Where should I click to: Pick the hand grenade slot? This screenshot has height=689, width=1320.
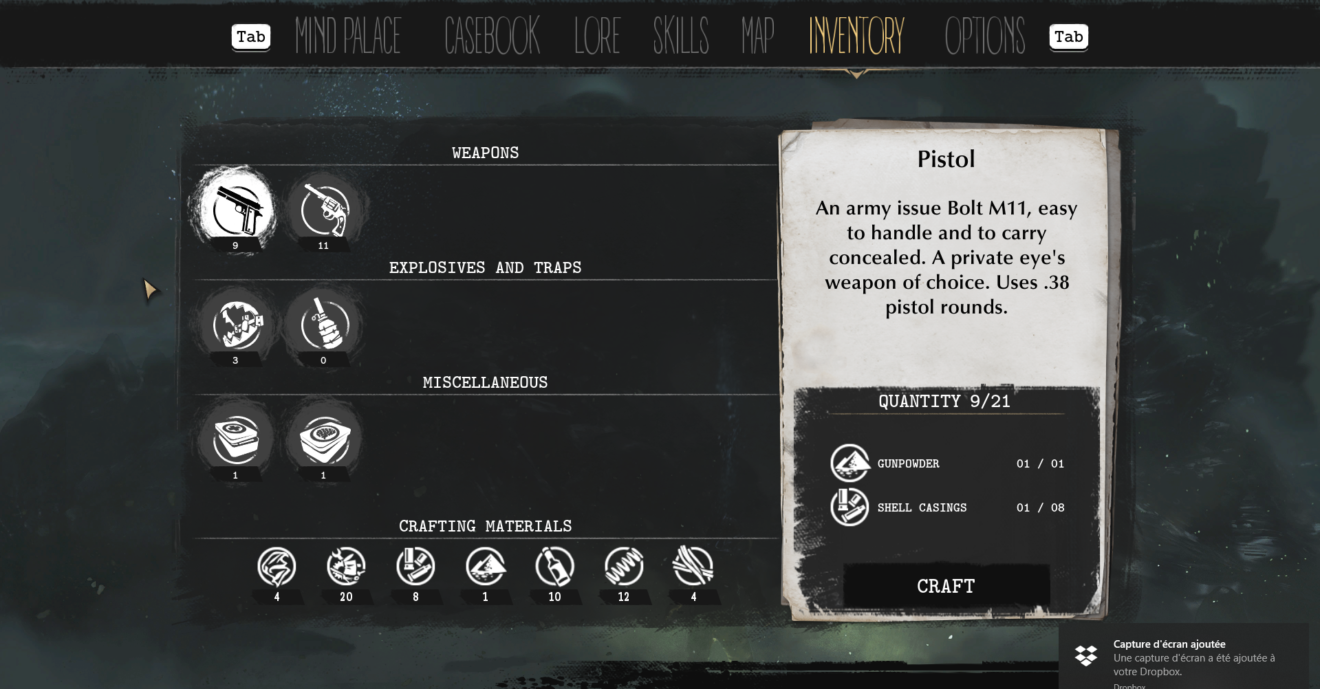click(x=323, y=324)
